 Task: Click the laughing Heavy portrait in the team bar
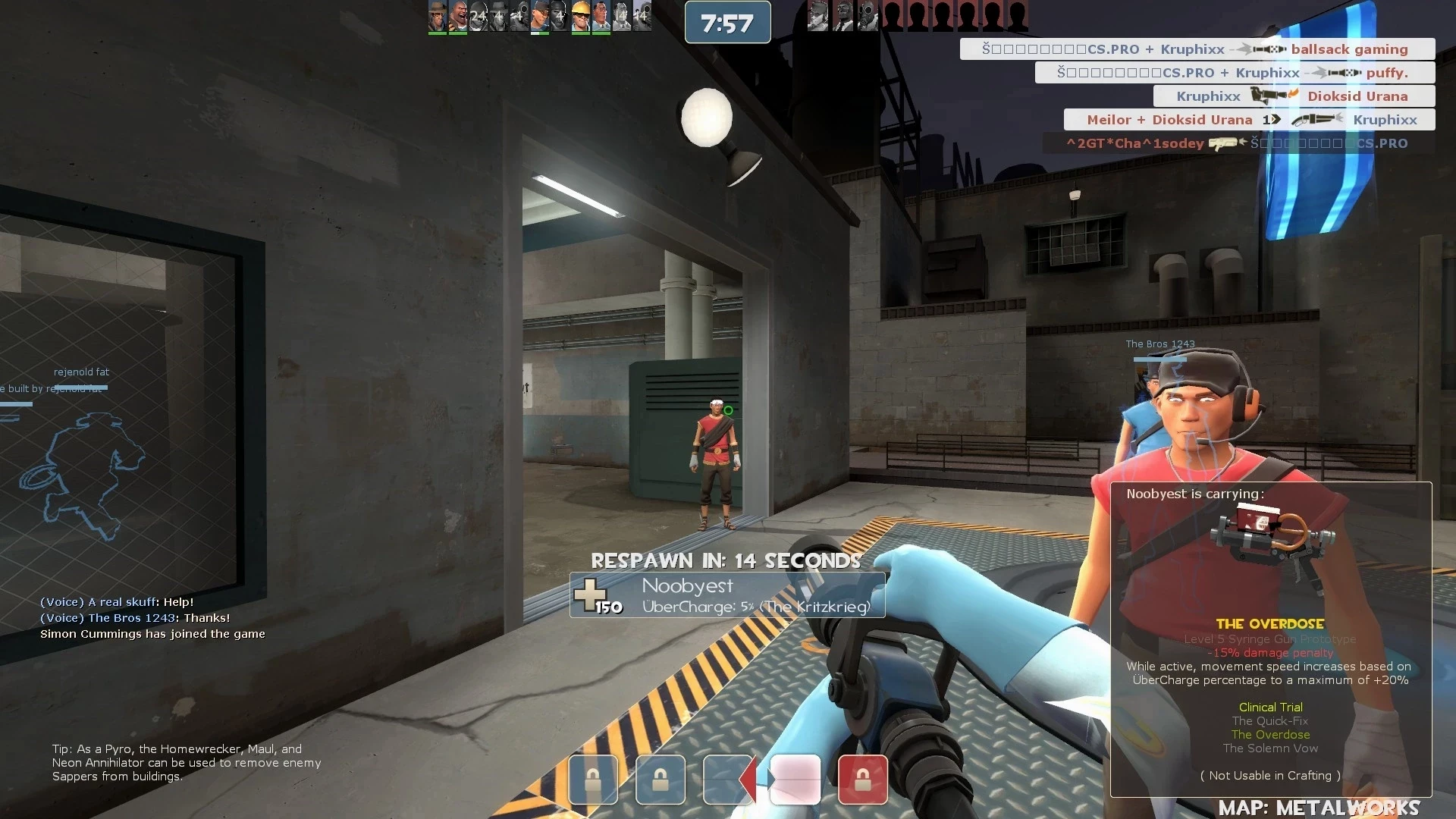click(x=458, y=16)
